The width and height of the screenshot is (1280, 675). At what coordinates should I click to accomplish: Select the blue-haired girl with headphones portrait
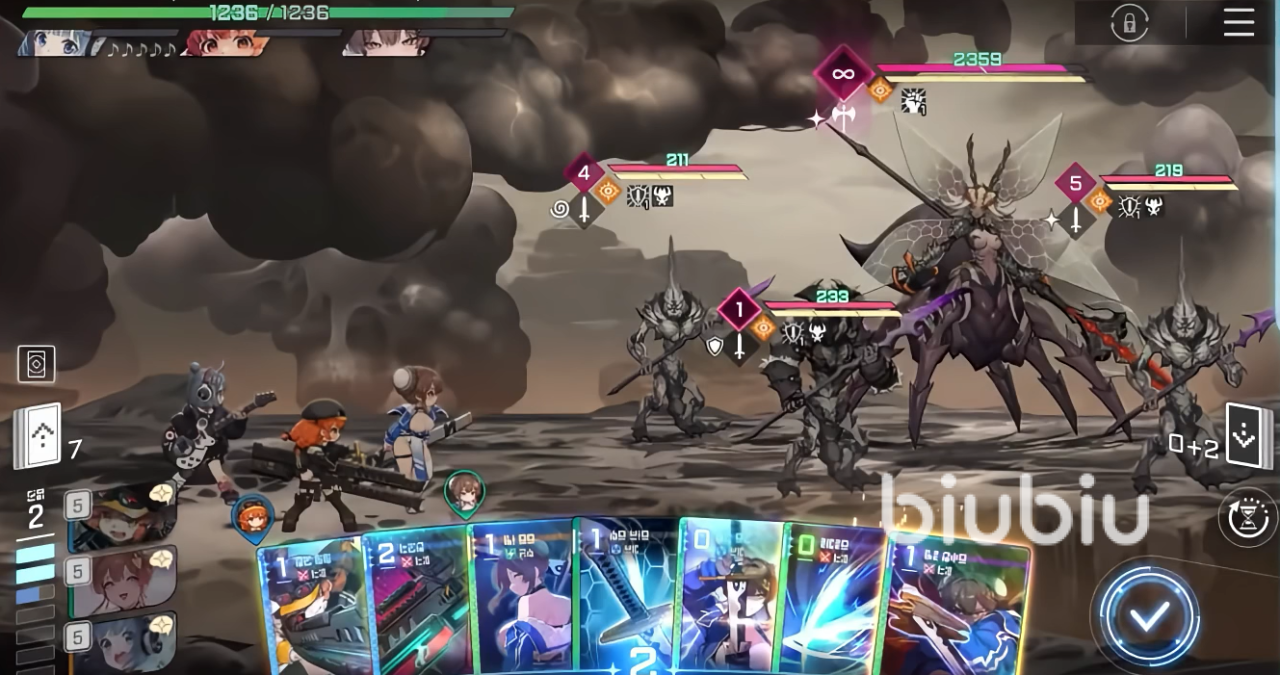click(121, 641)
